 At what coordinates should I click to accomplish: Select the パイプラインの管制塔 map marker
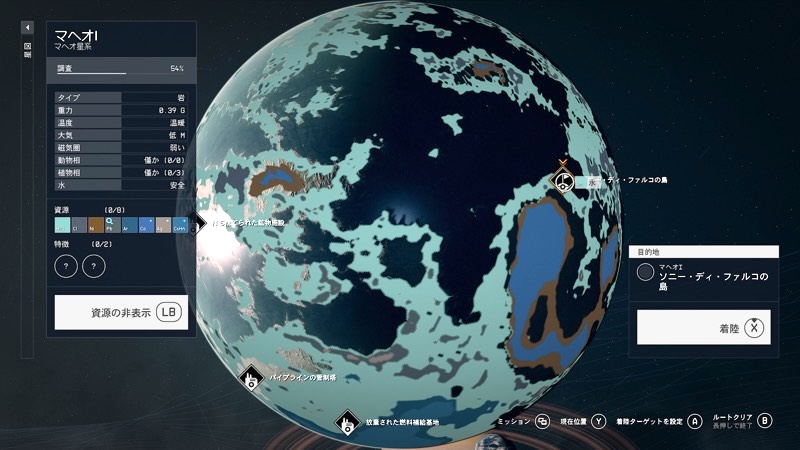tap(251, 378)
